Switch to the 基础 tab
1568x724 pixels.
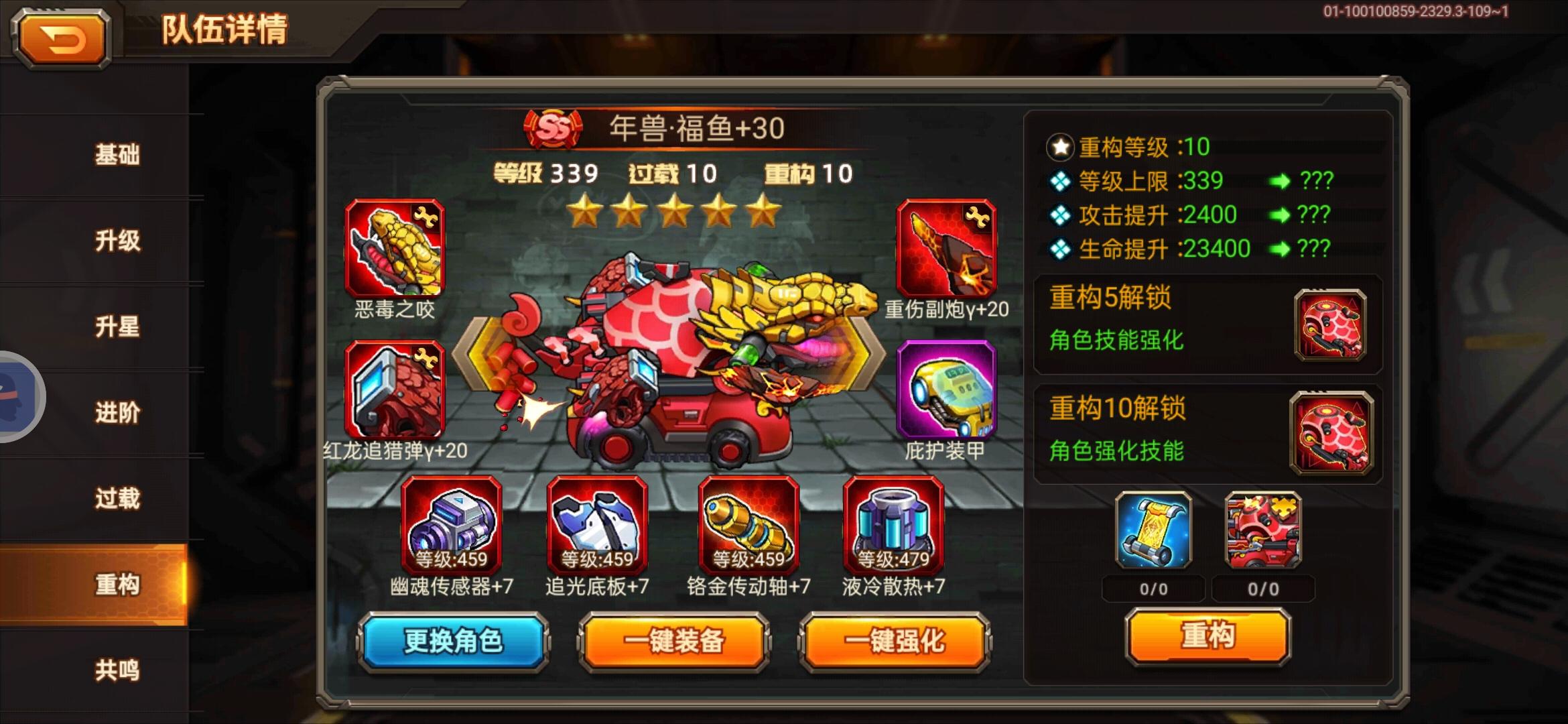point(119,154)
